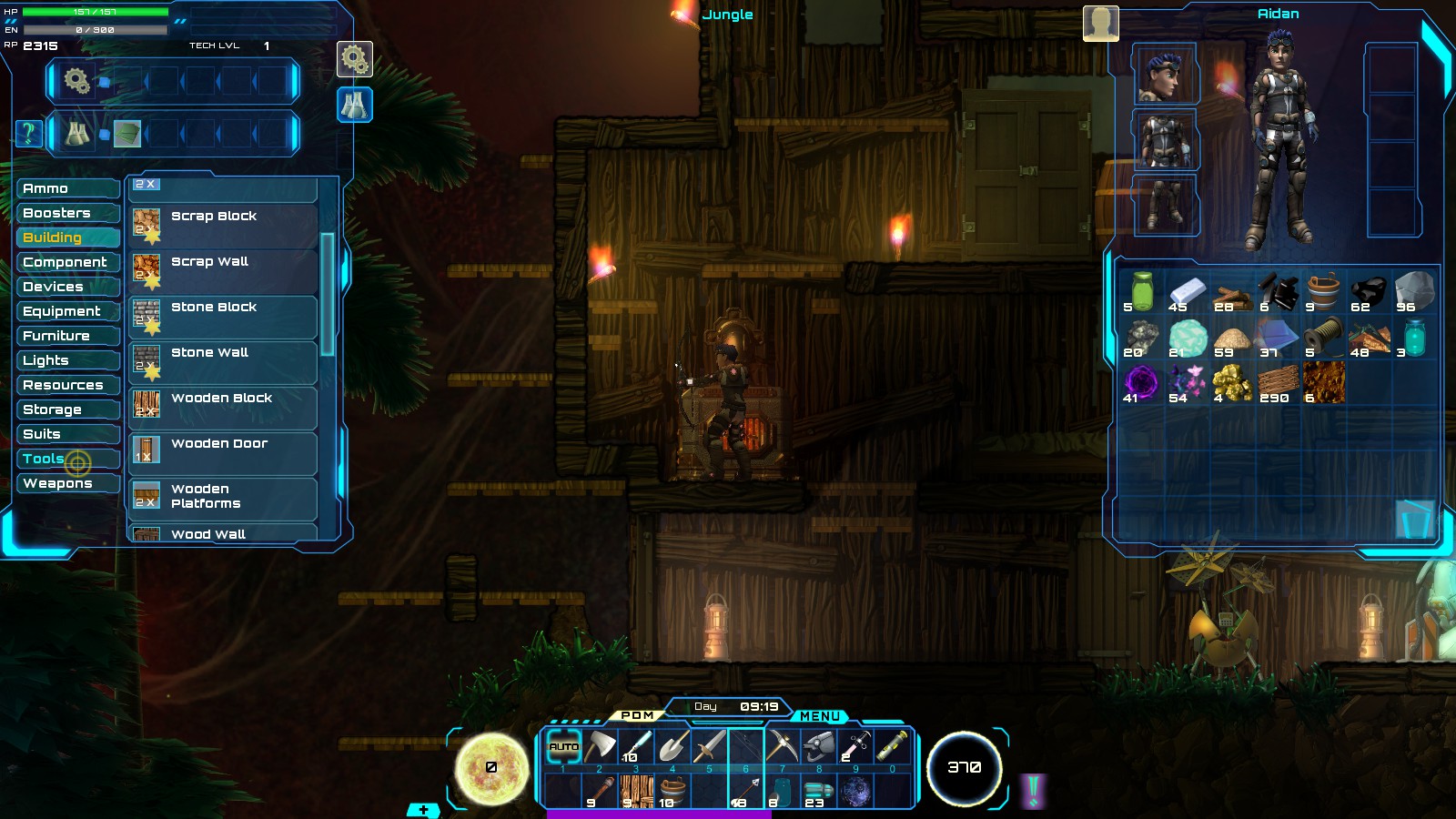
Task: Click the green jar inventory item
Action: tap(1141, 292)
